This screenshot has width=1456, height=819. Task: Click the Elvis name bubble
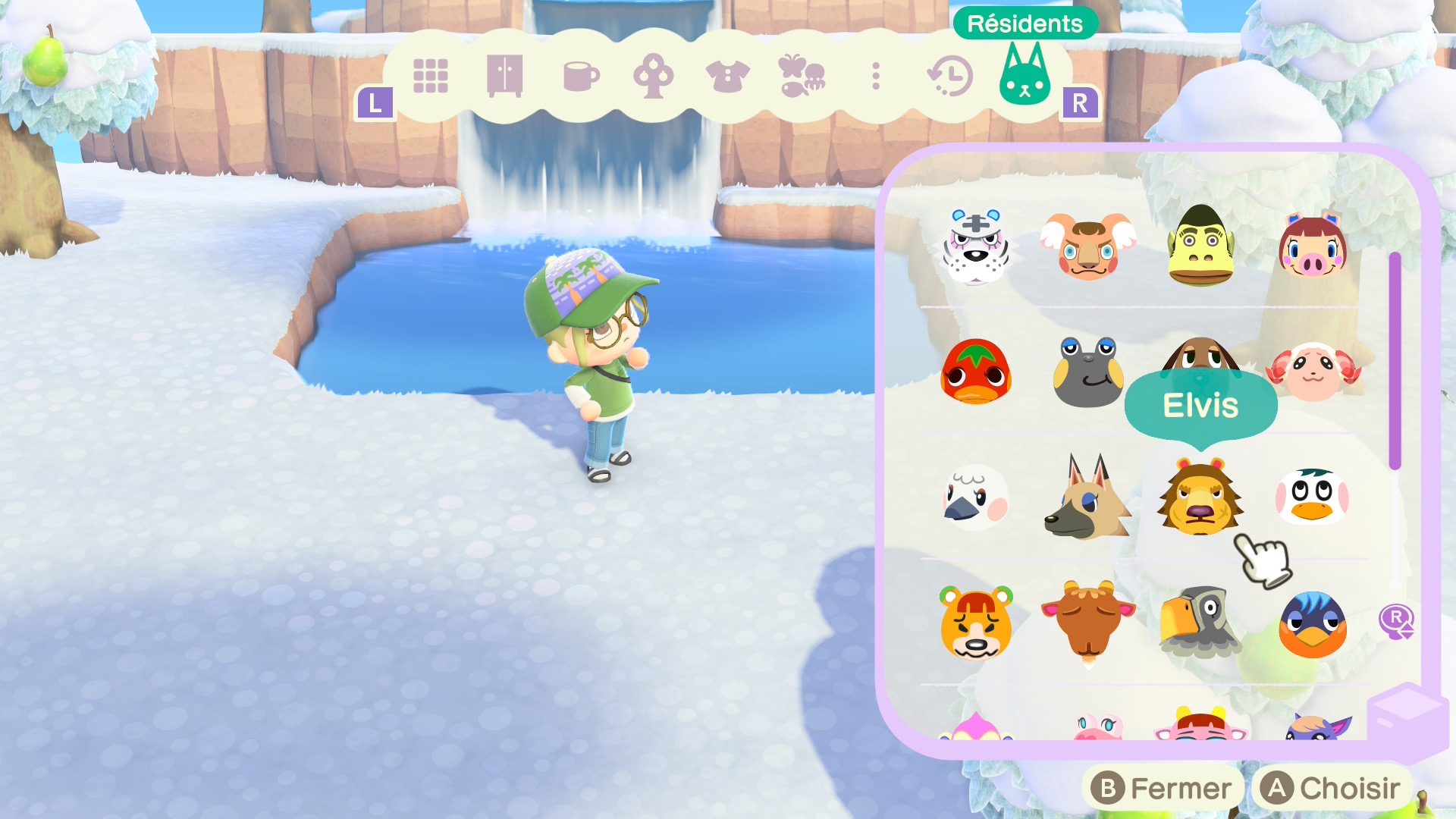click(x=1200, y=406)
